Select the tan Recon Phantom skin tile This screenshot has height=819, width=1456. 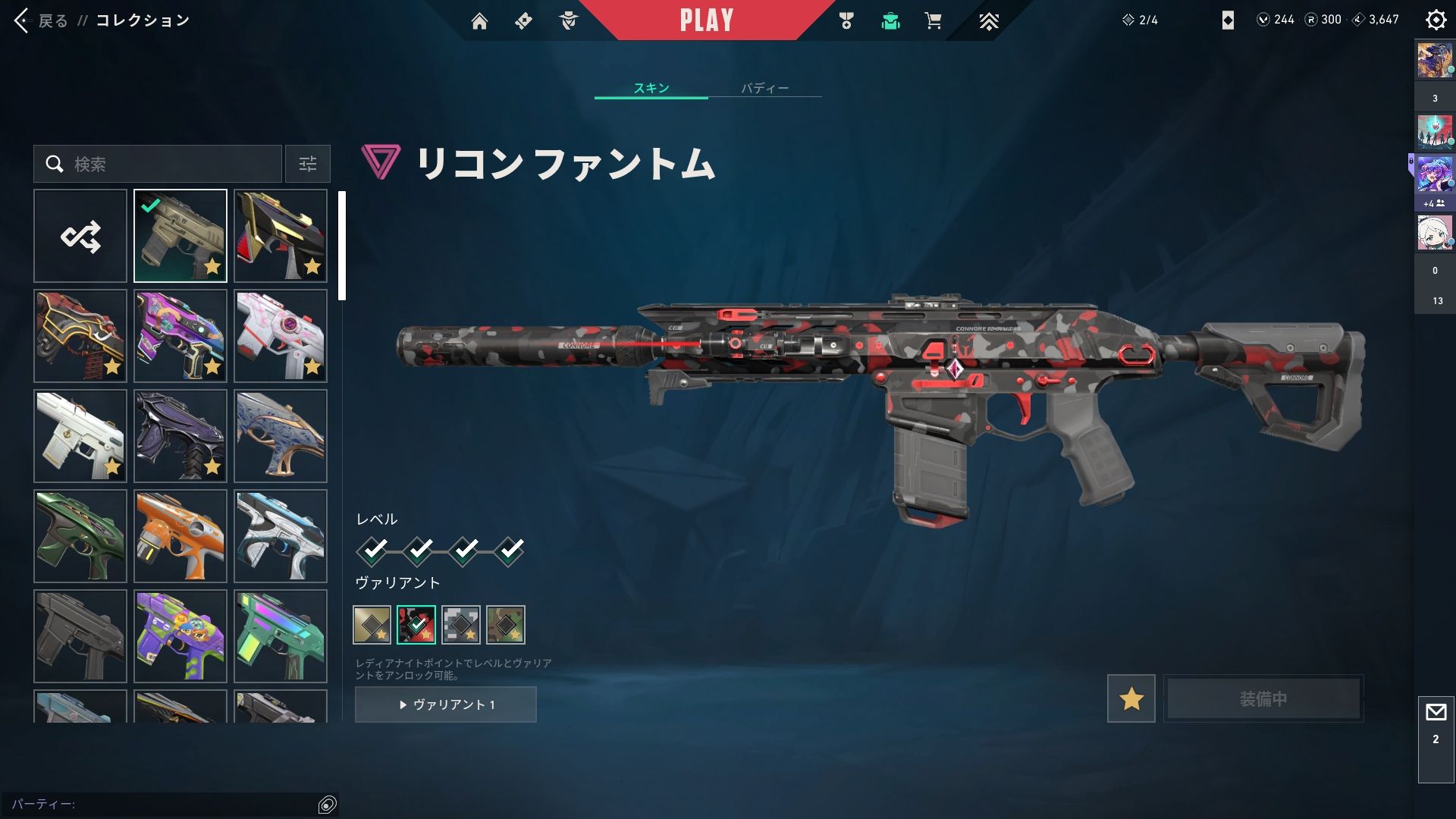tap(180, 236)
